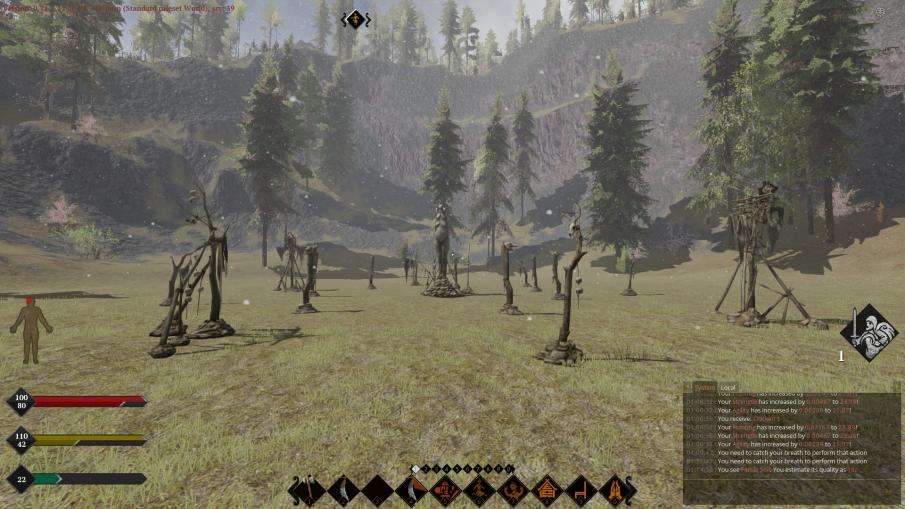Select the scythe with red flag slot

click(x=410, y=490)
